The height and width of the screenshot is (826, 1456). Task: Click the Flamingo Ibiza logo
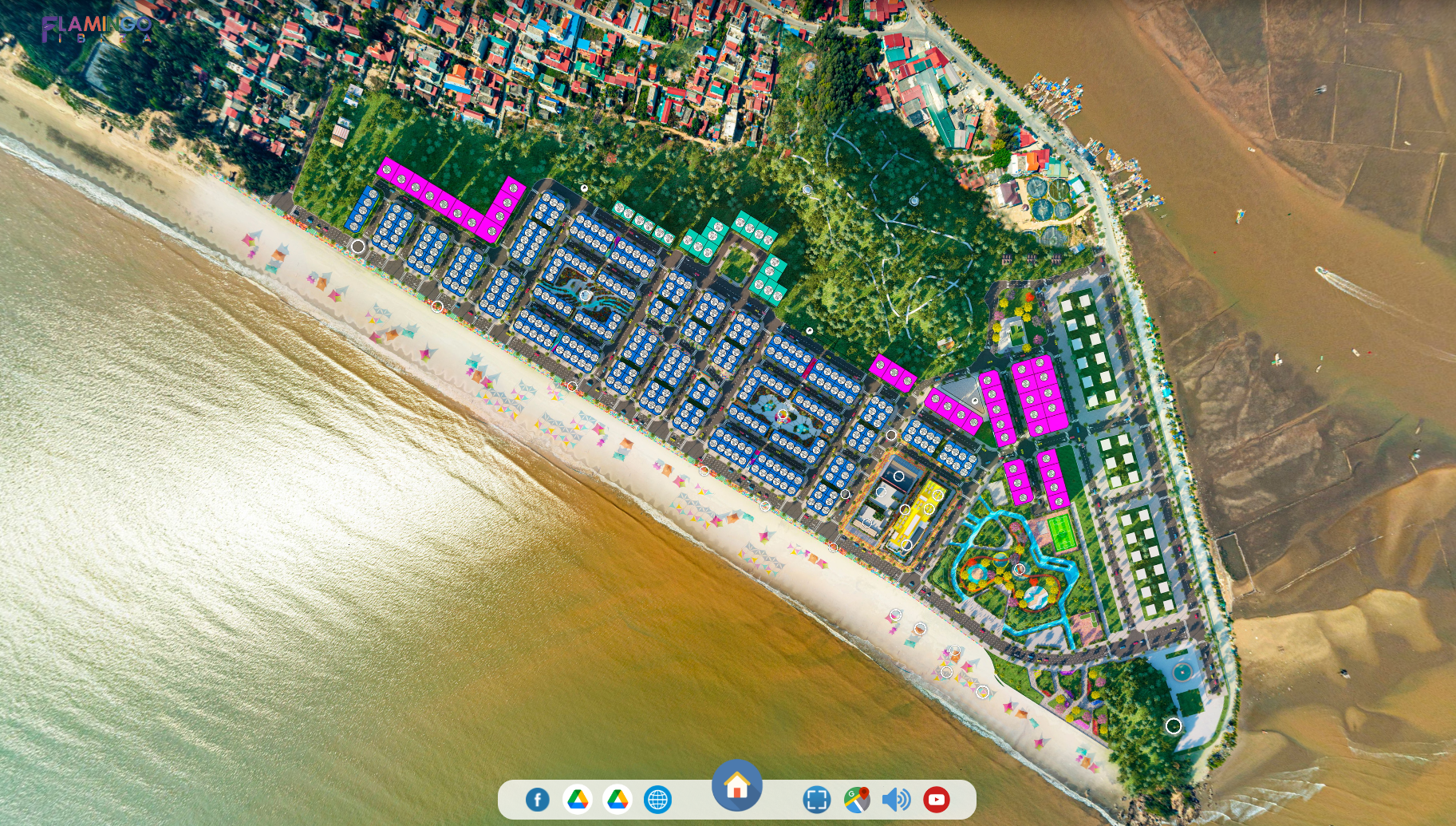point(97,28)
